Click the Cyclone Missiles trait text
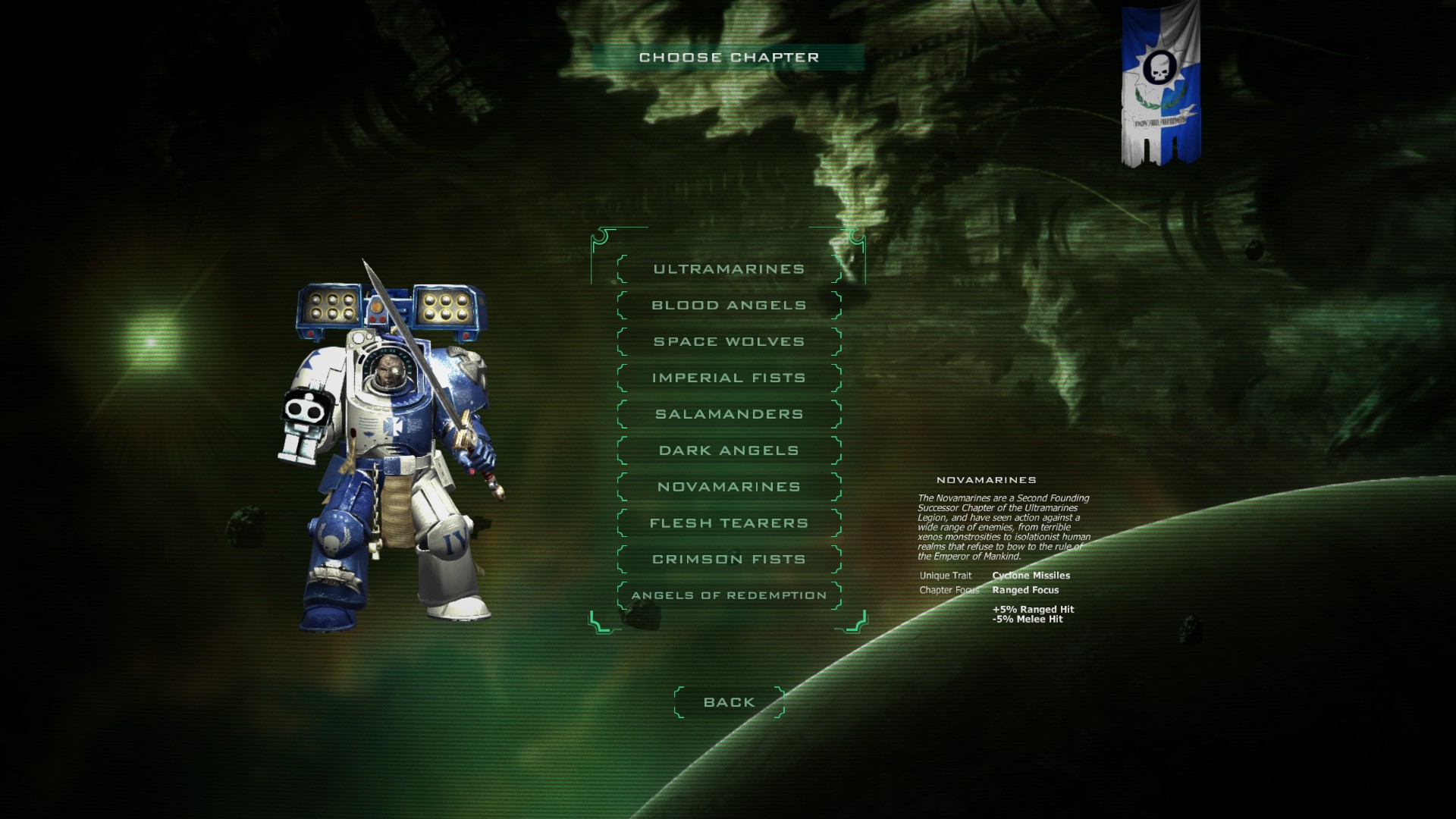The image size is (1456, 819). pos(1033,575)
